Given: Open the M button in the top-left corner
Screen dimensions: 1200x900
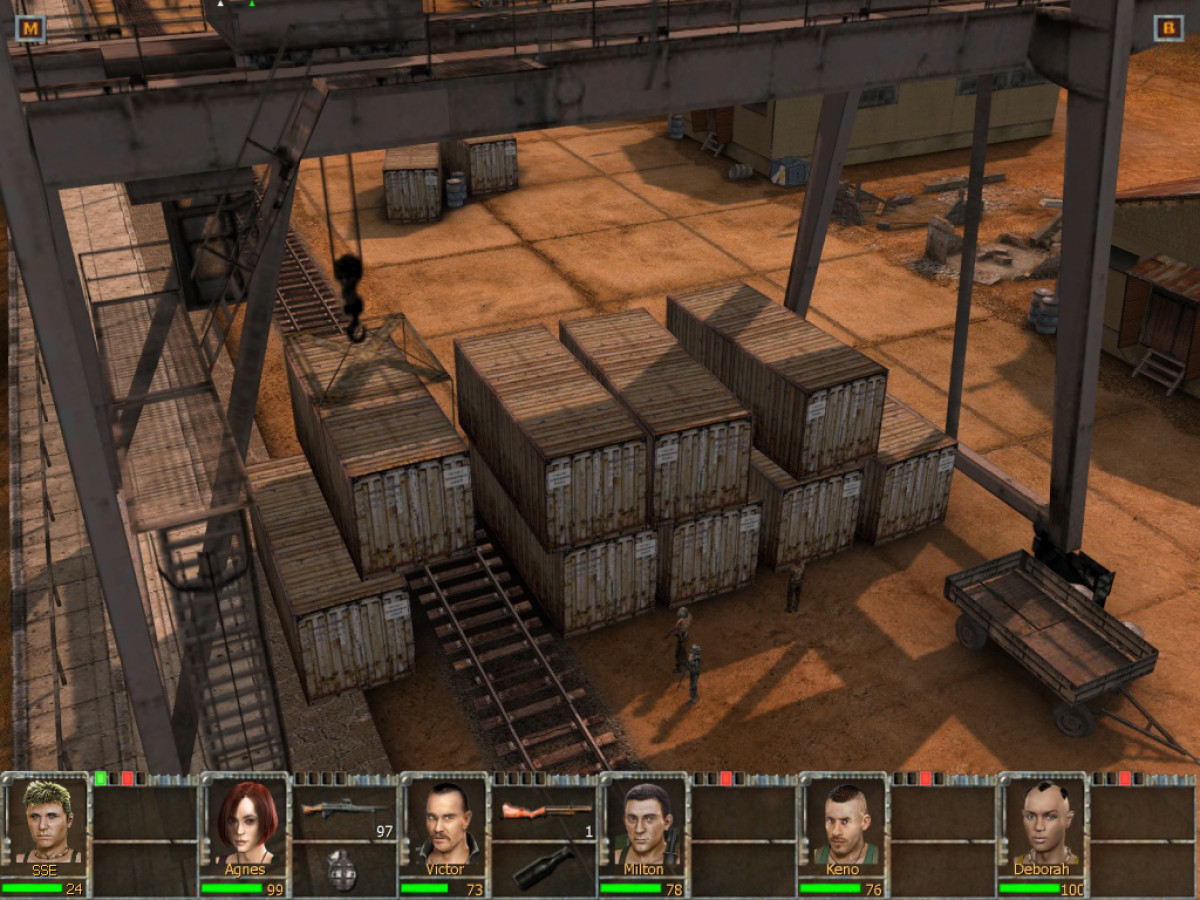Looking at the screenshot, I should coord(30,28).
